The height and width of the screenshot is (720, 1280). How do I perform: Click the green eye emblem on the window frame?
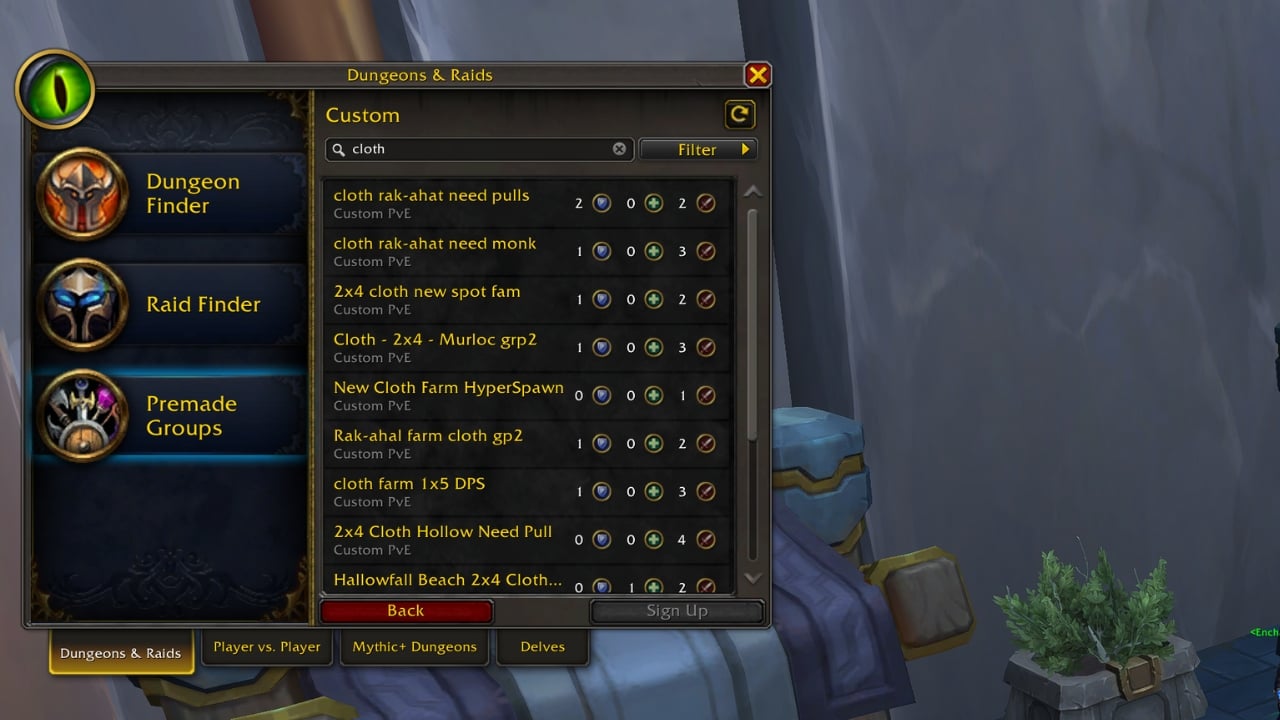[x=55, y=88]
